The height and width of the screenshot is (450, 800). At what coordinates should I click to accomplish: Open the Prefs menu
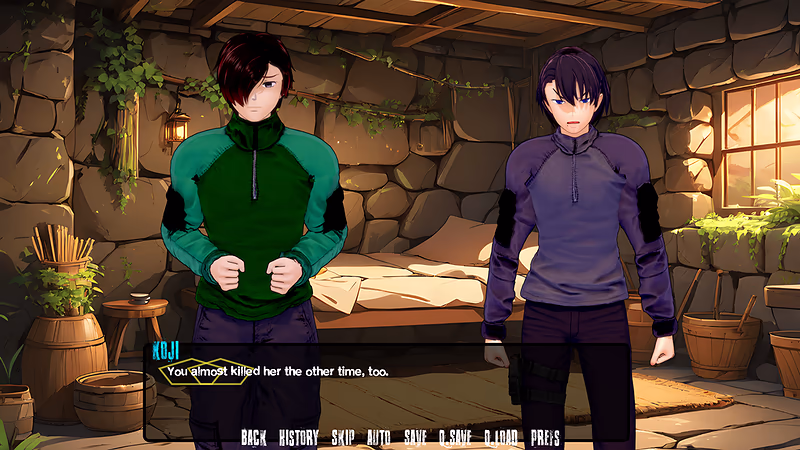(x=545, y=437)
